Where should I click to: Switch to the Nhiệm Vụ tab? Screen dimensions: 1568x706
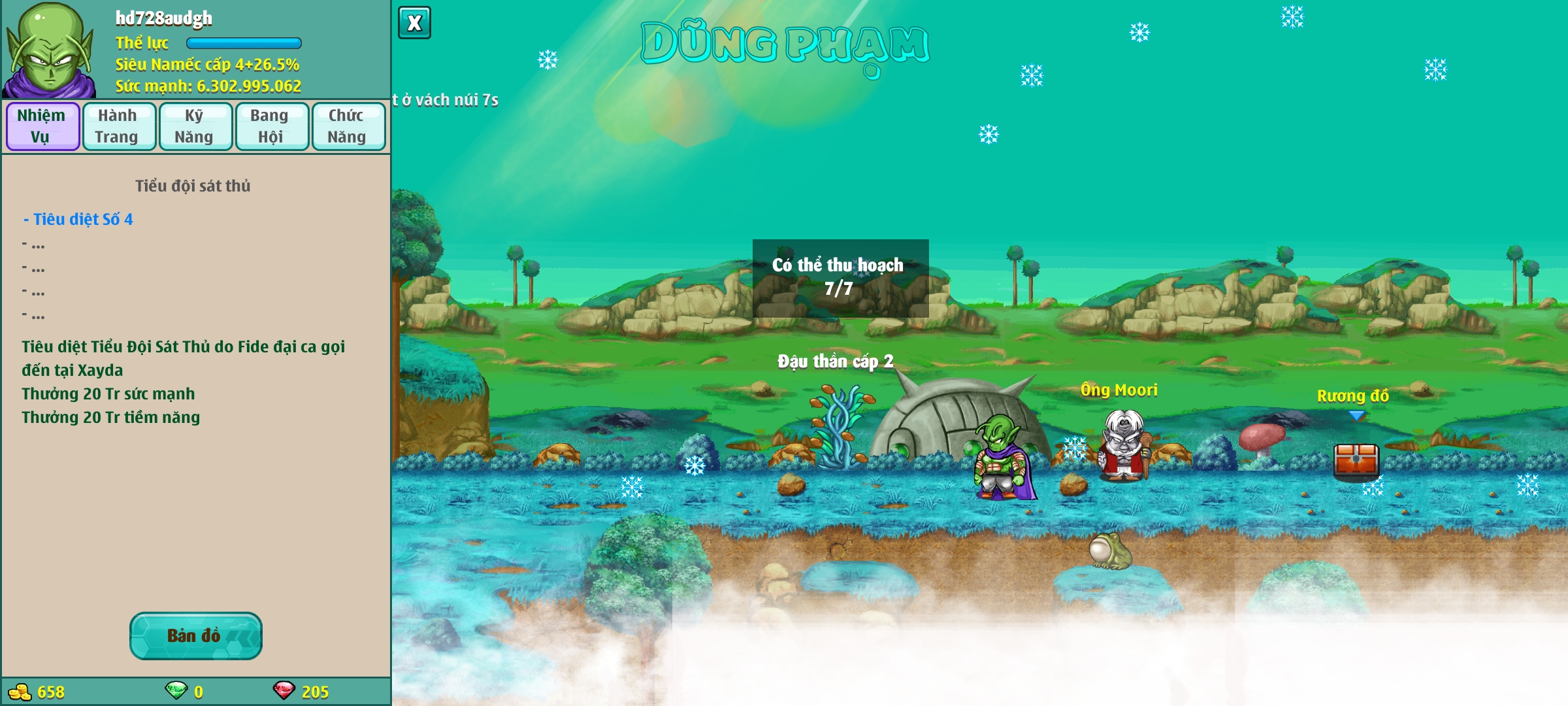pyautogui.click(x=42, y=126)
